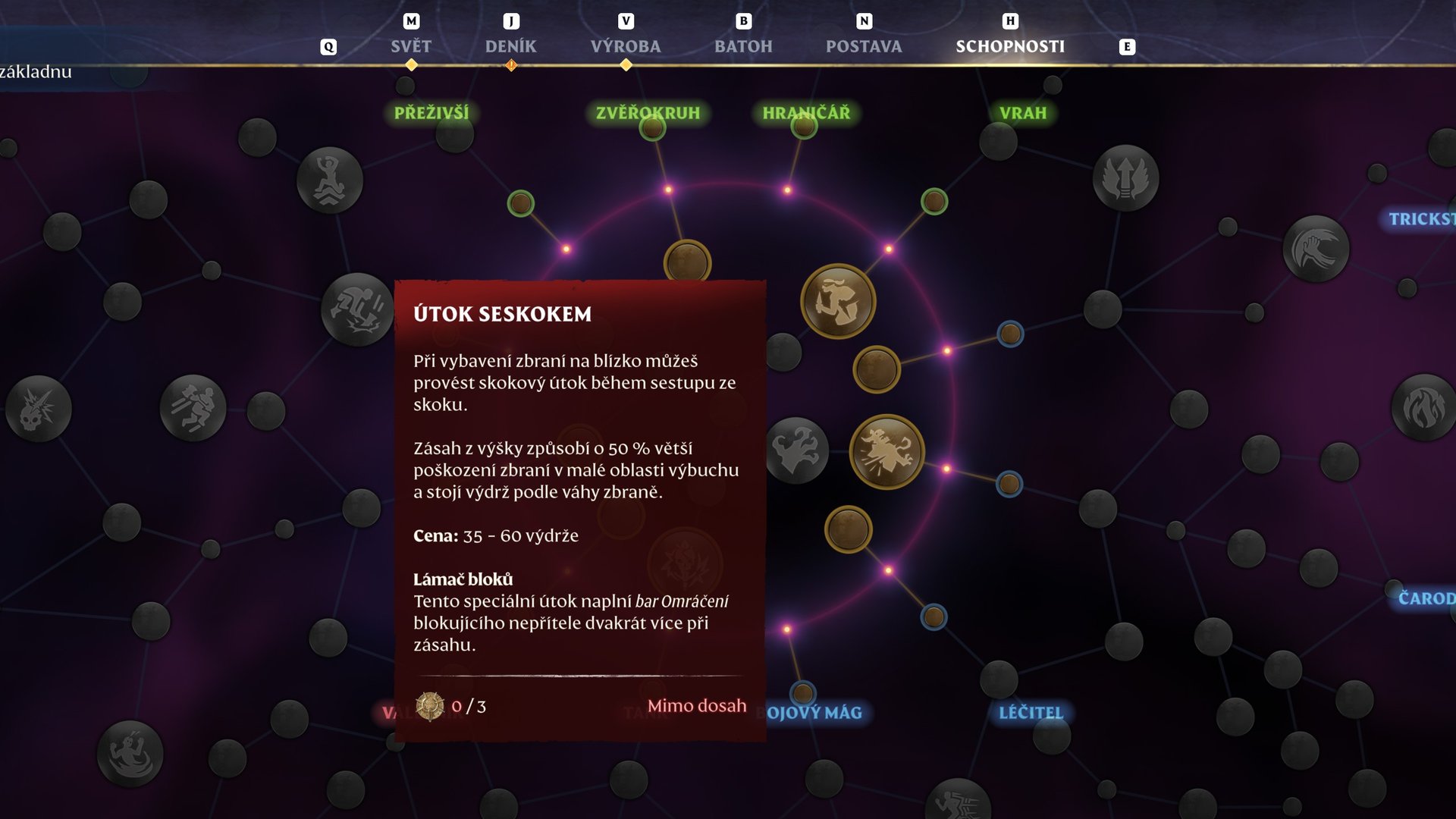Click the golden crouching assassin skill icon

[x=838, y=301]
